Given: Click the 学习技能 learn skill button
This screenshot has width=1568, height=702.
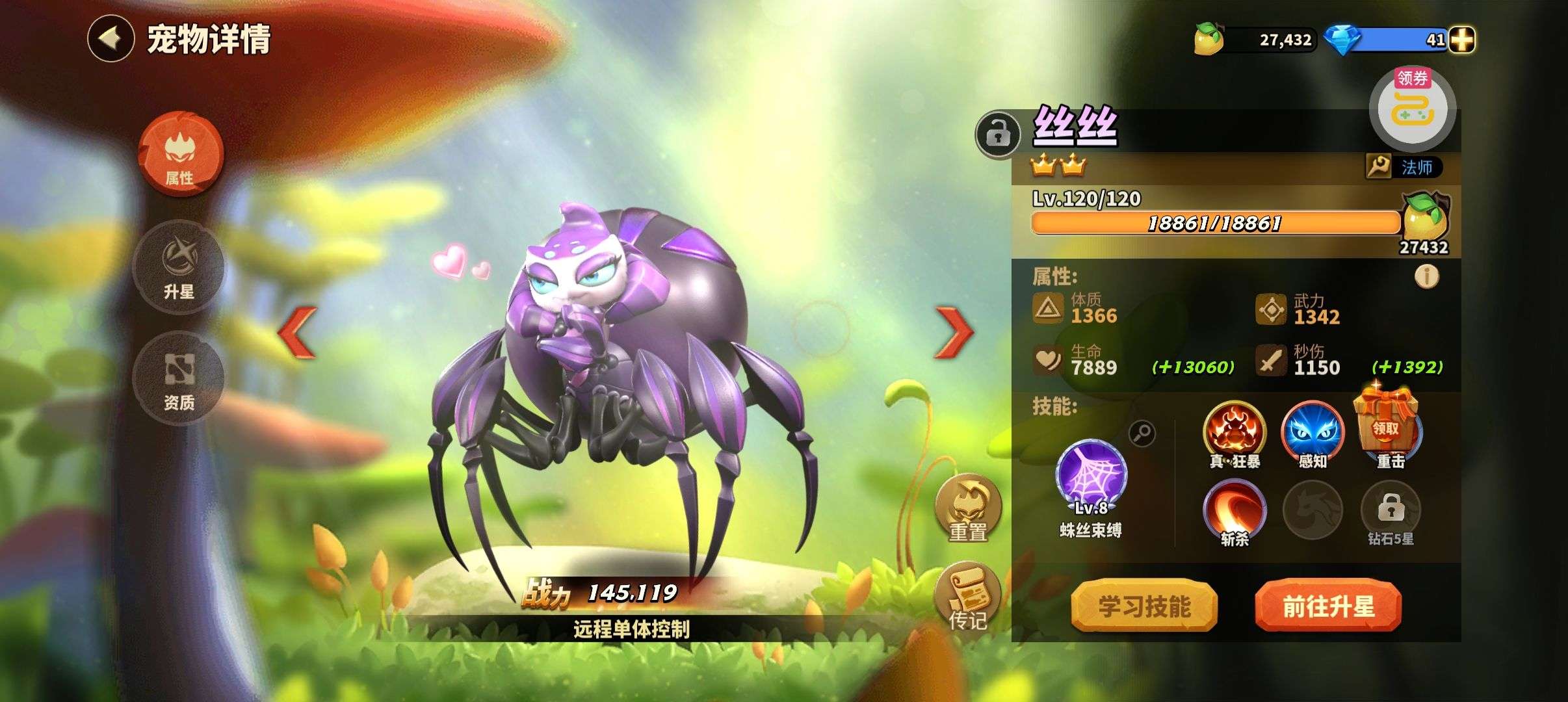Looking at the screenshot, I should 1143,606.
